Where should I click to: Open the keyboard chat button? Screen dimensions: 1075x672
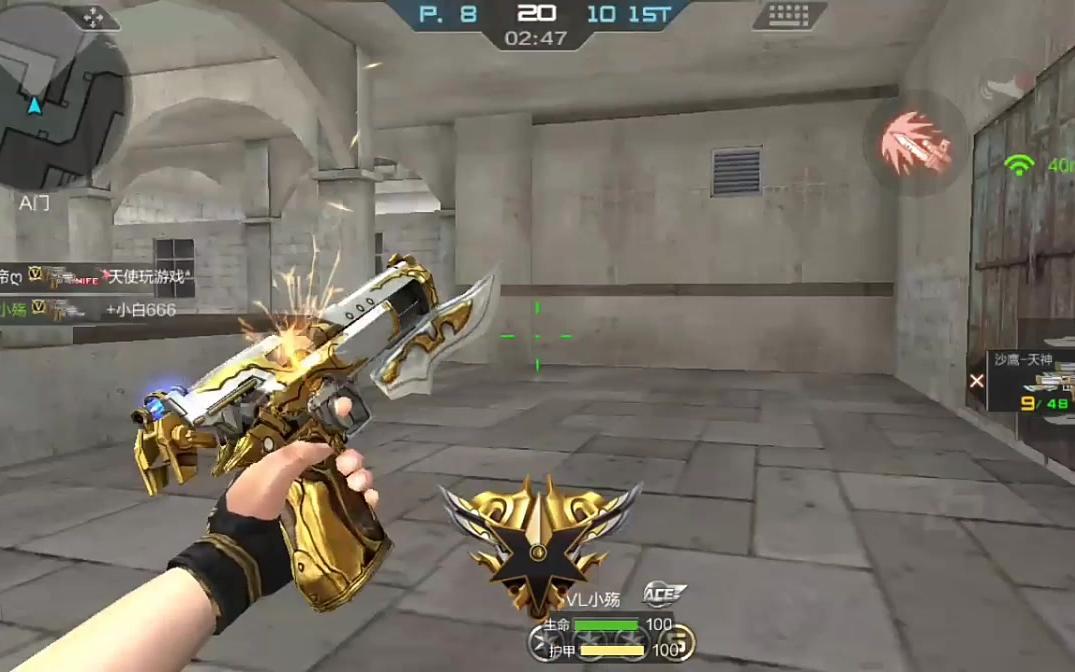click(x=789, y=16)
